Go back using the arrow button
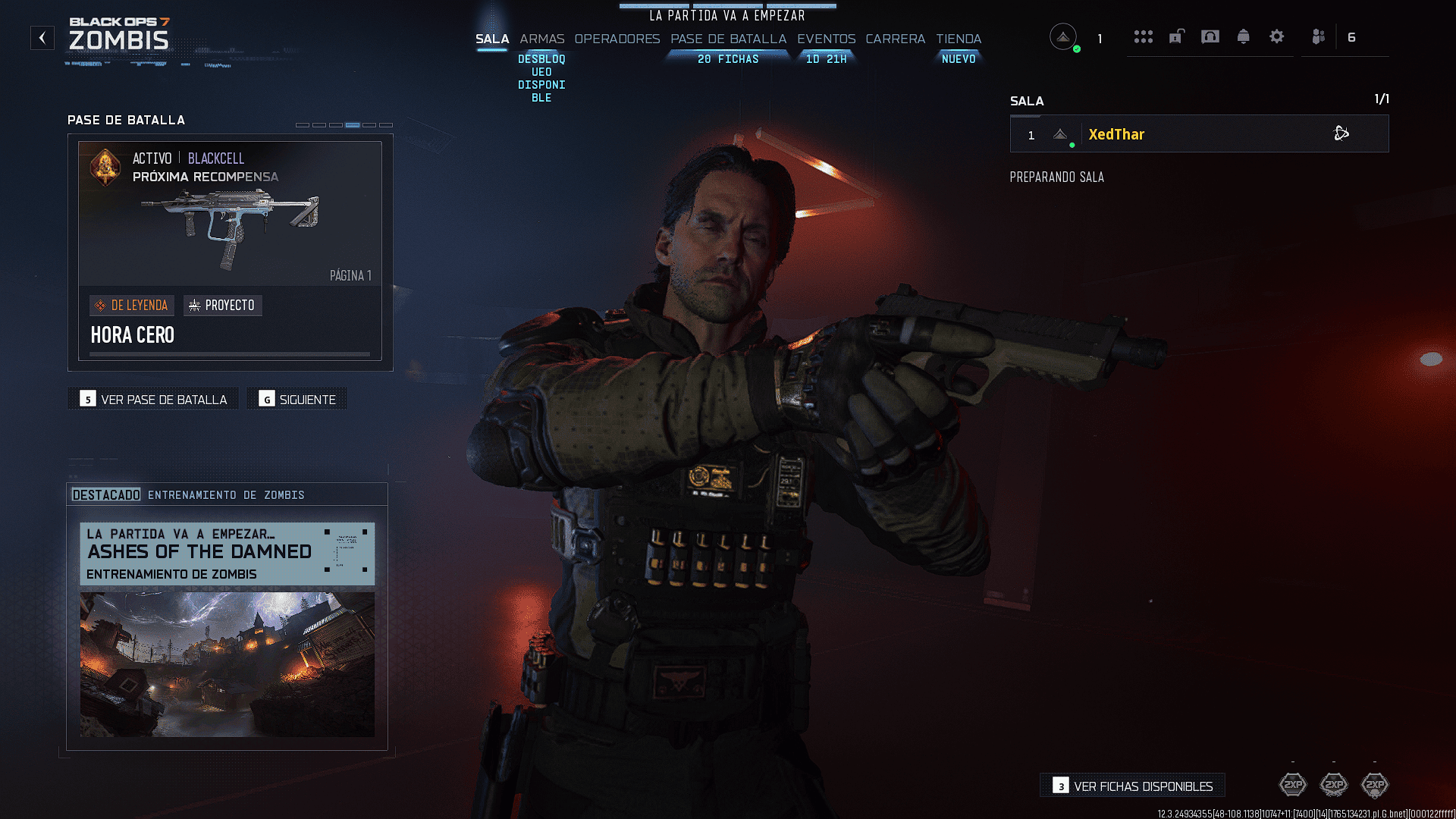 click(42, 37)
